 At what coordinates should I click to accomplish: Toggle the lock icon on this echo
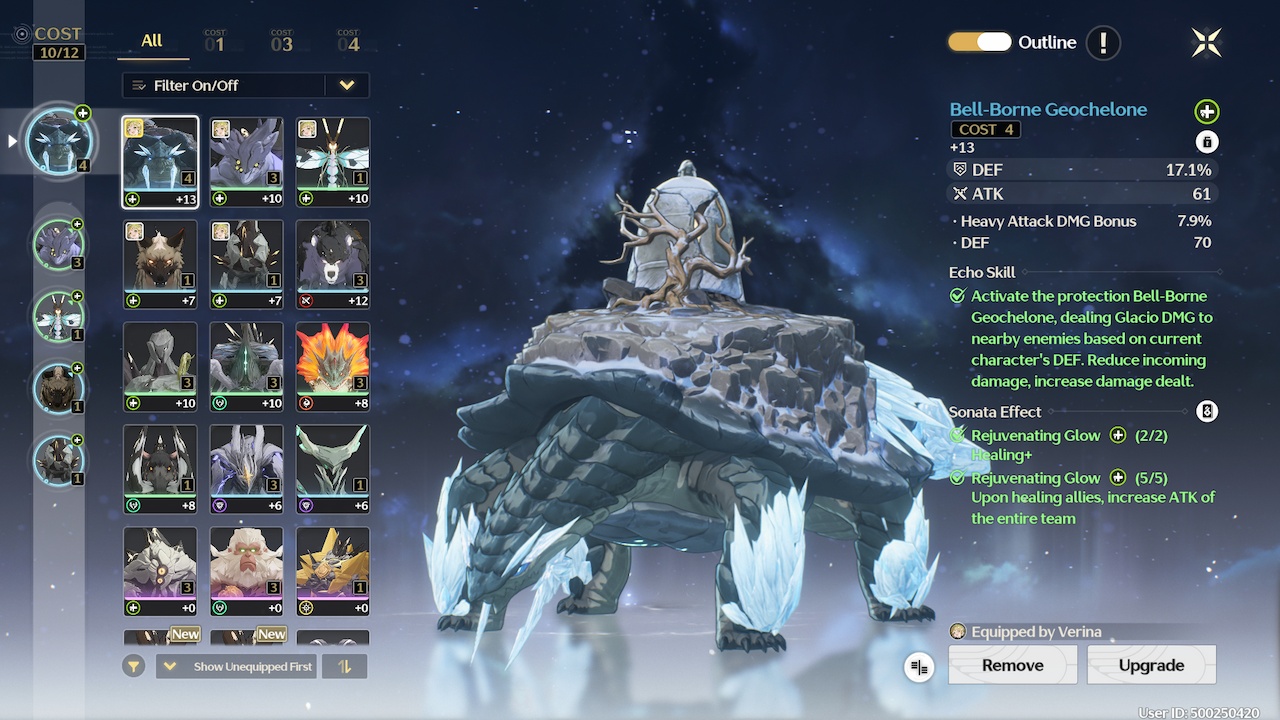coord(1207,142)
